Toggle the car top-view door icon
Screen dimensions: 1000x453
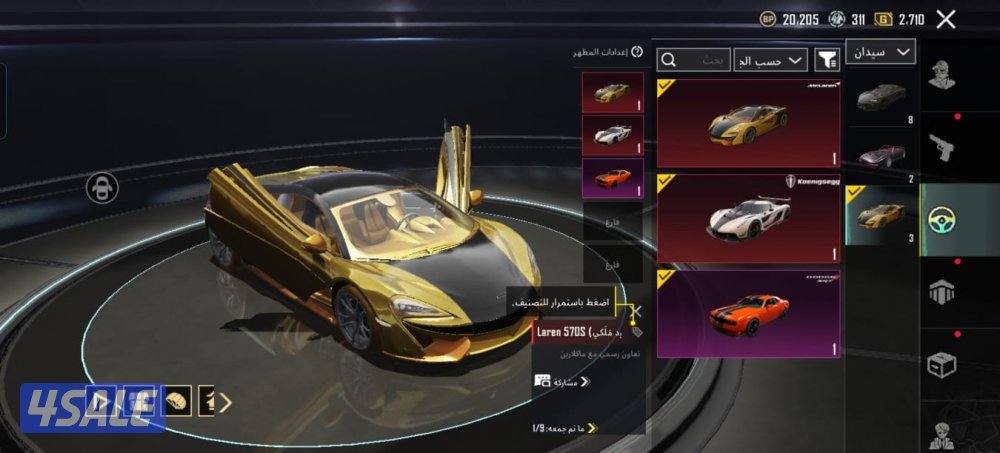click(x=103, y=187)
